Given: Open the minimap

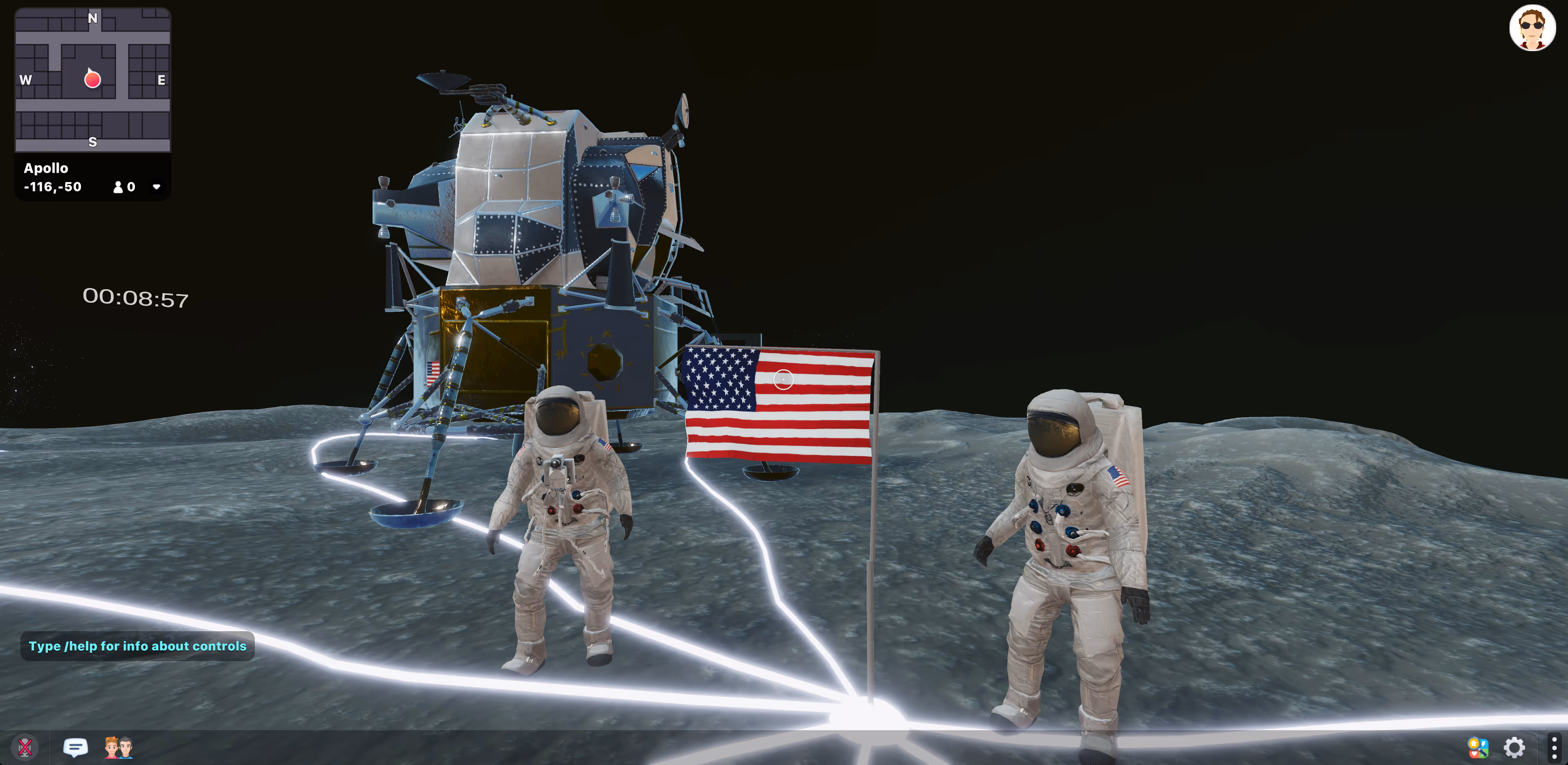Looking at the screenshot, I should tap(92, 80).
